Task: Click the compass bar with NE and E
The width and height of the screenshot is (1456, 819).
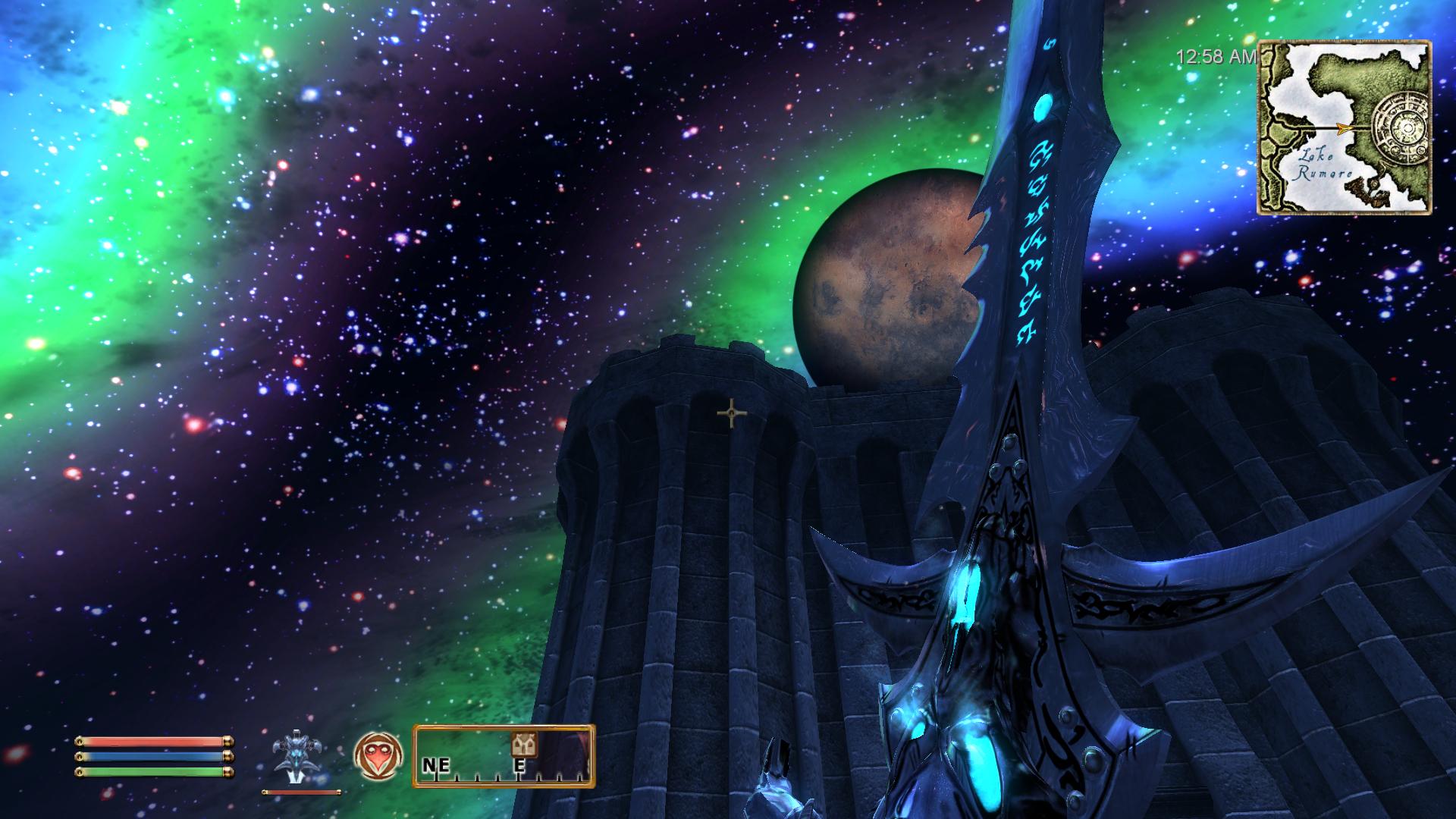Action: (x=504, y=756)
